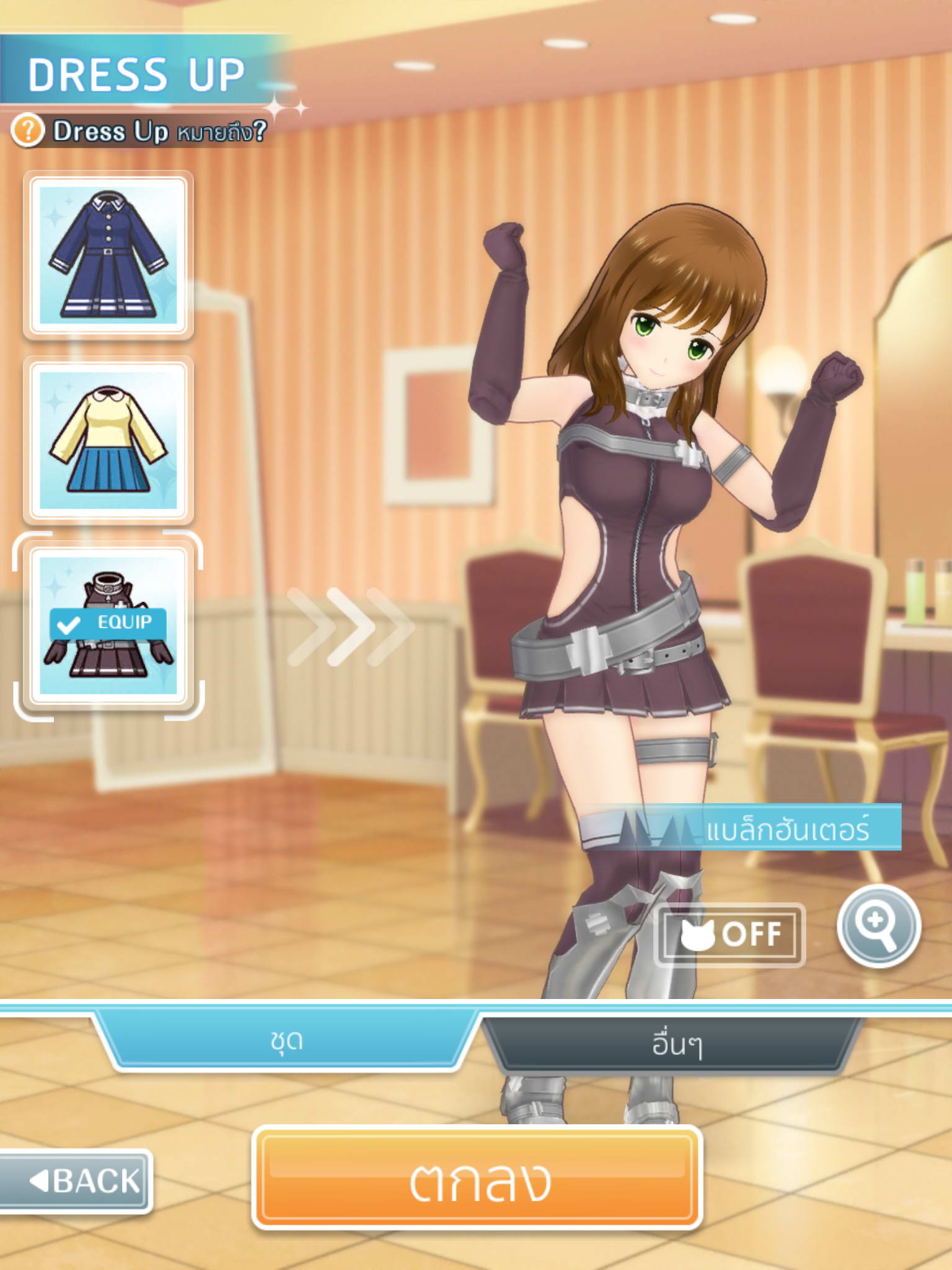Open the 'Dress Up หมายถึง?' help
952x1270 pixels.
click(x=139, y=131)
